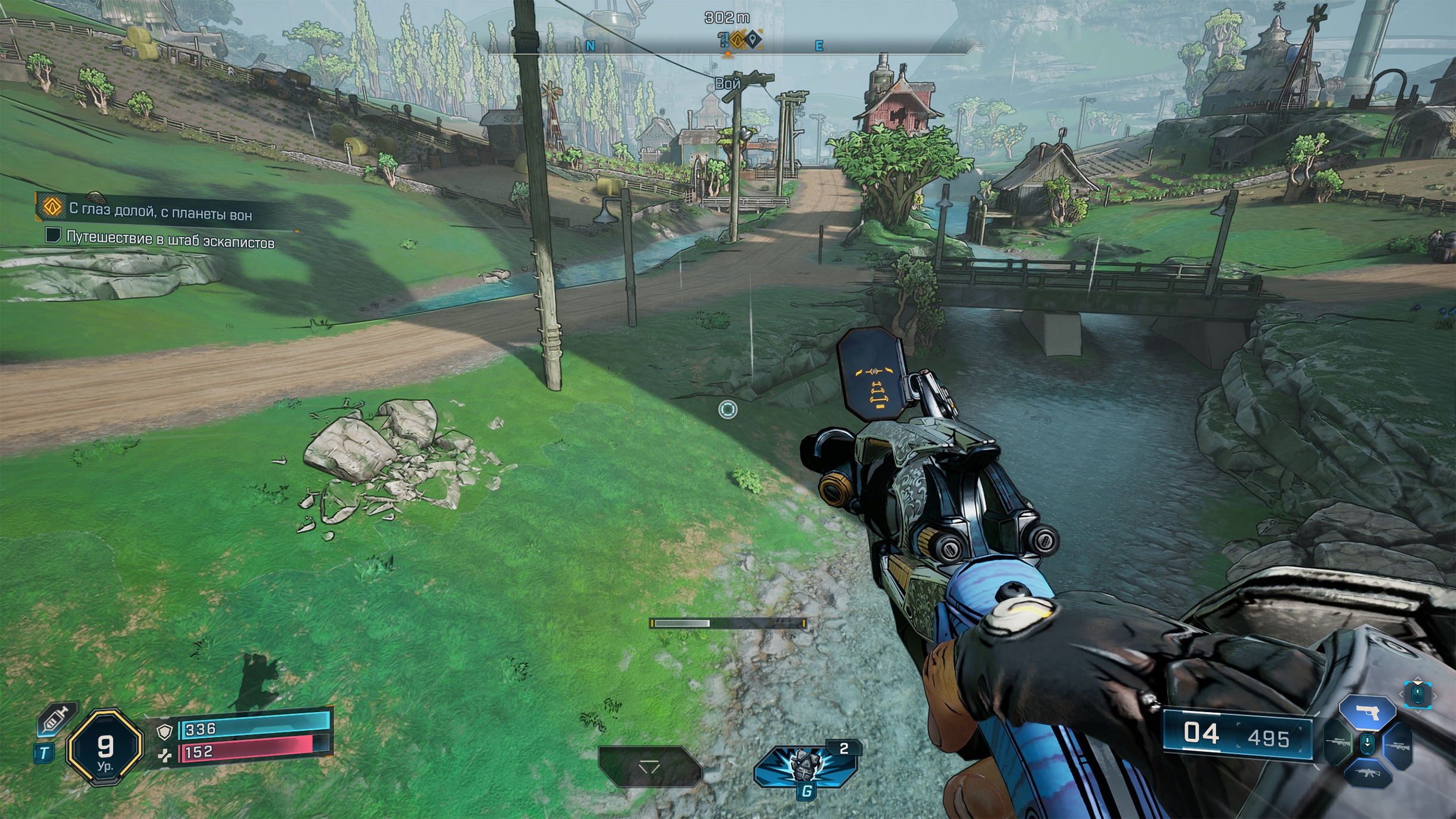
Task: Switch to the blue-bordered sniper rifle slot
Action: 1398,746
